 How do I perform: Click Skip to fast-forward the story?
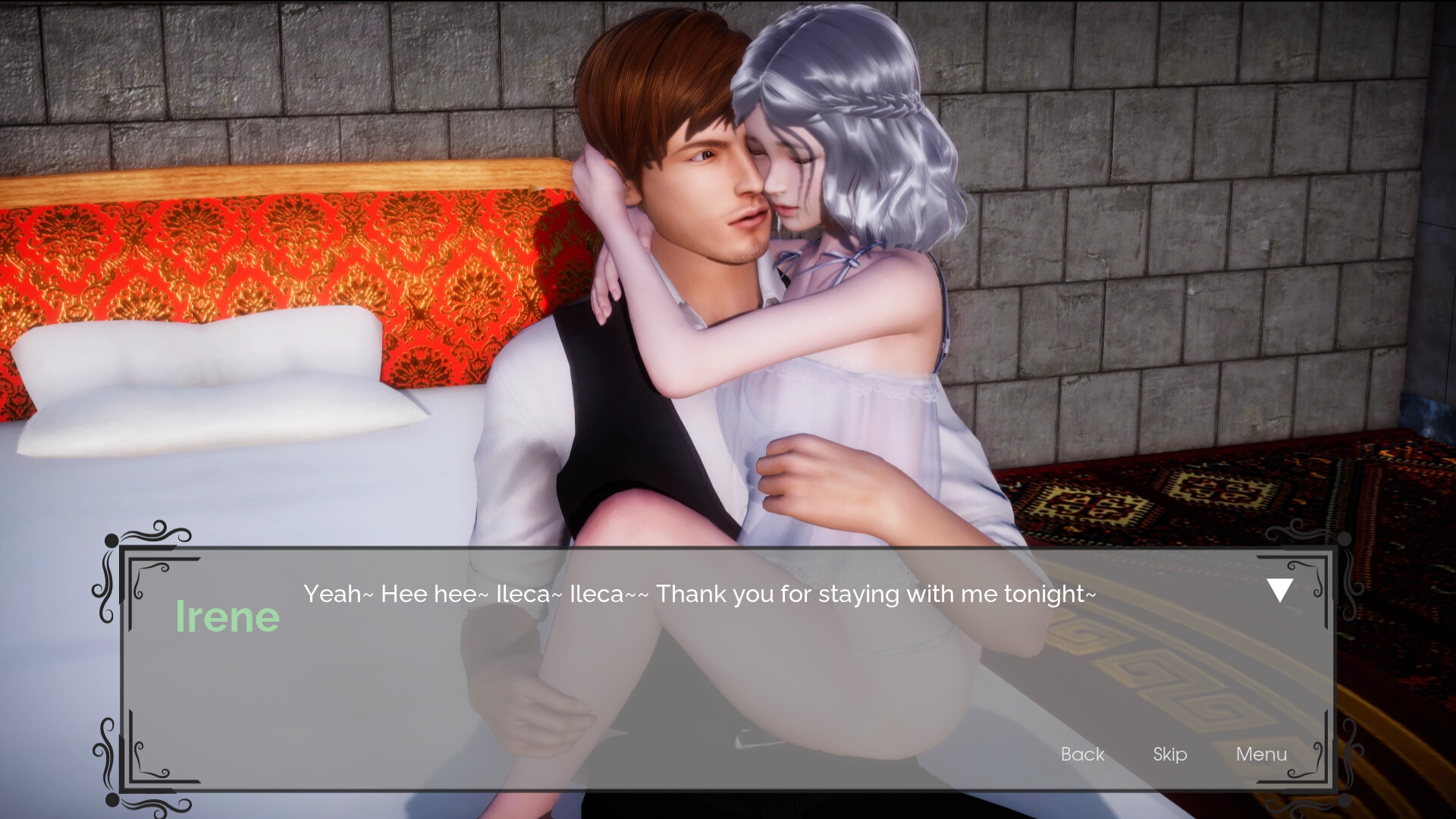tap(1170, 755)
